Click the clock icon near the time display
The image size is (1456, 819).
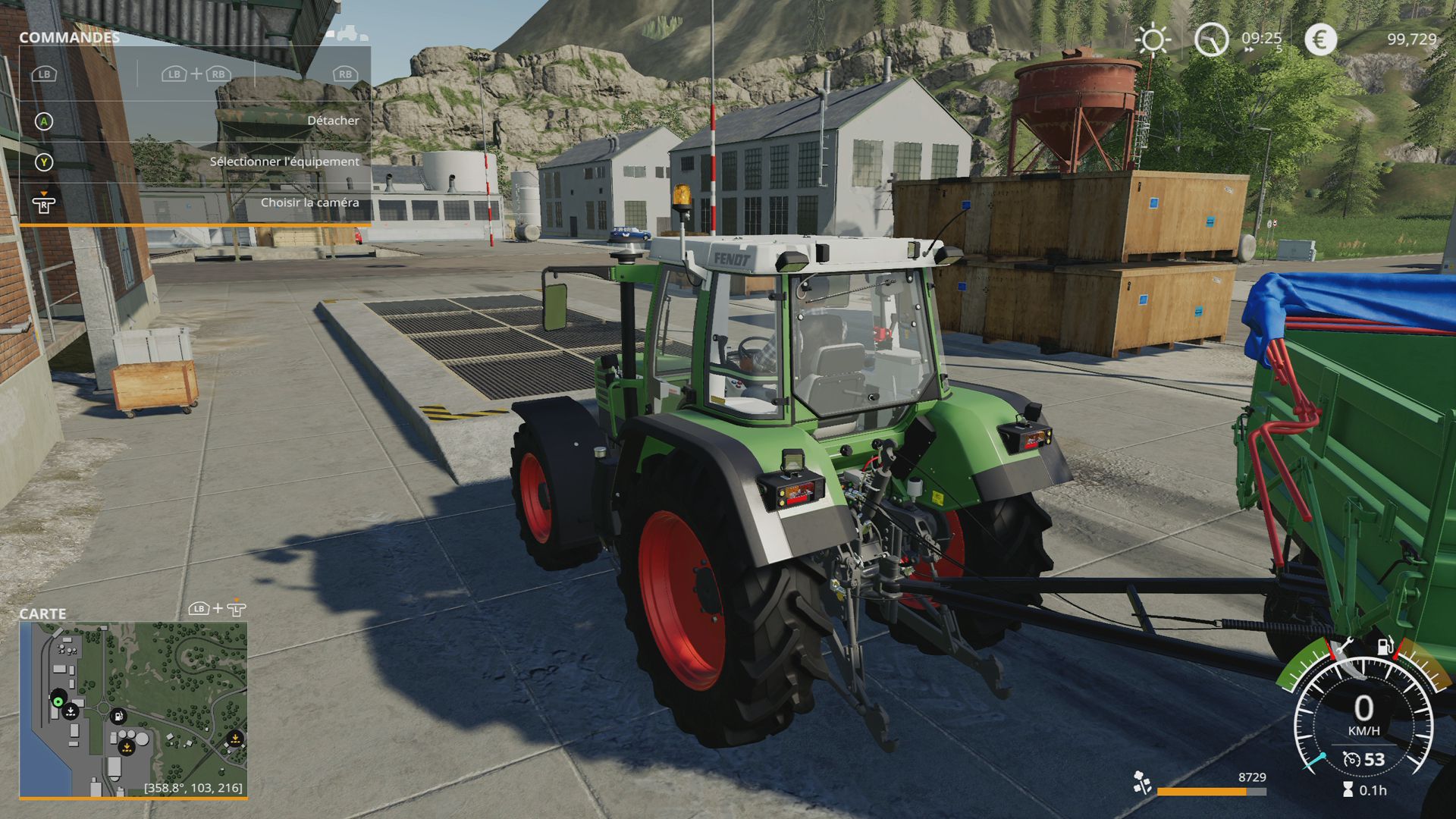coord(1211,39)
